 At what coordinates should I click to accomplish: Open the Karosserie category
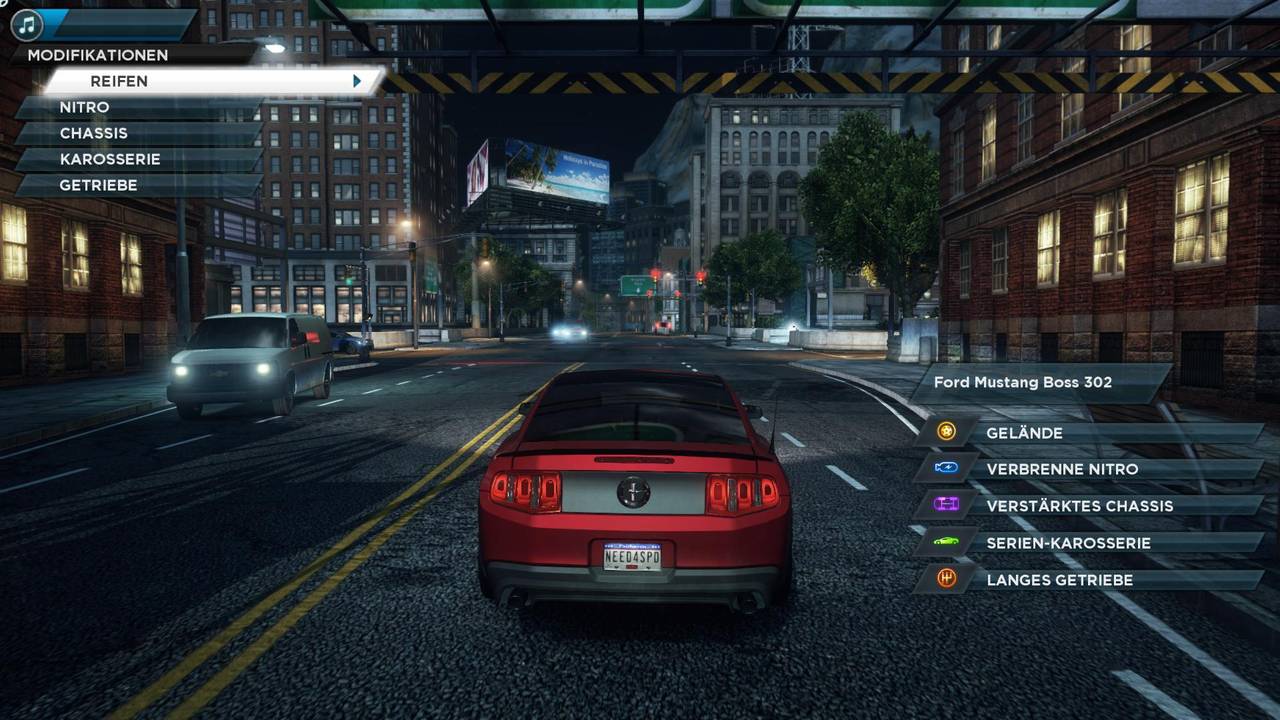click(140, 159)
